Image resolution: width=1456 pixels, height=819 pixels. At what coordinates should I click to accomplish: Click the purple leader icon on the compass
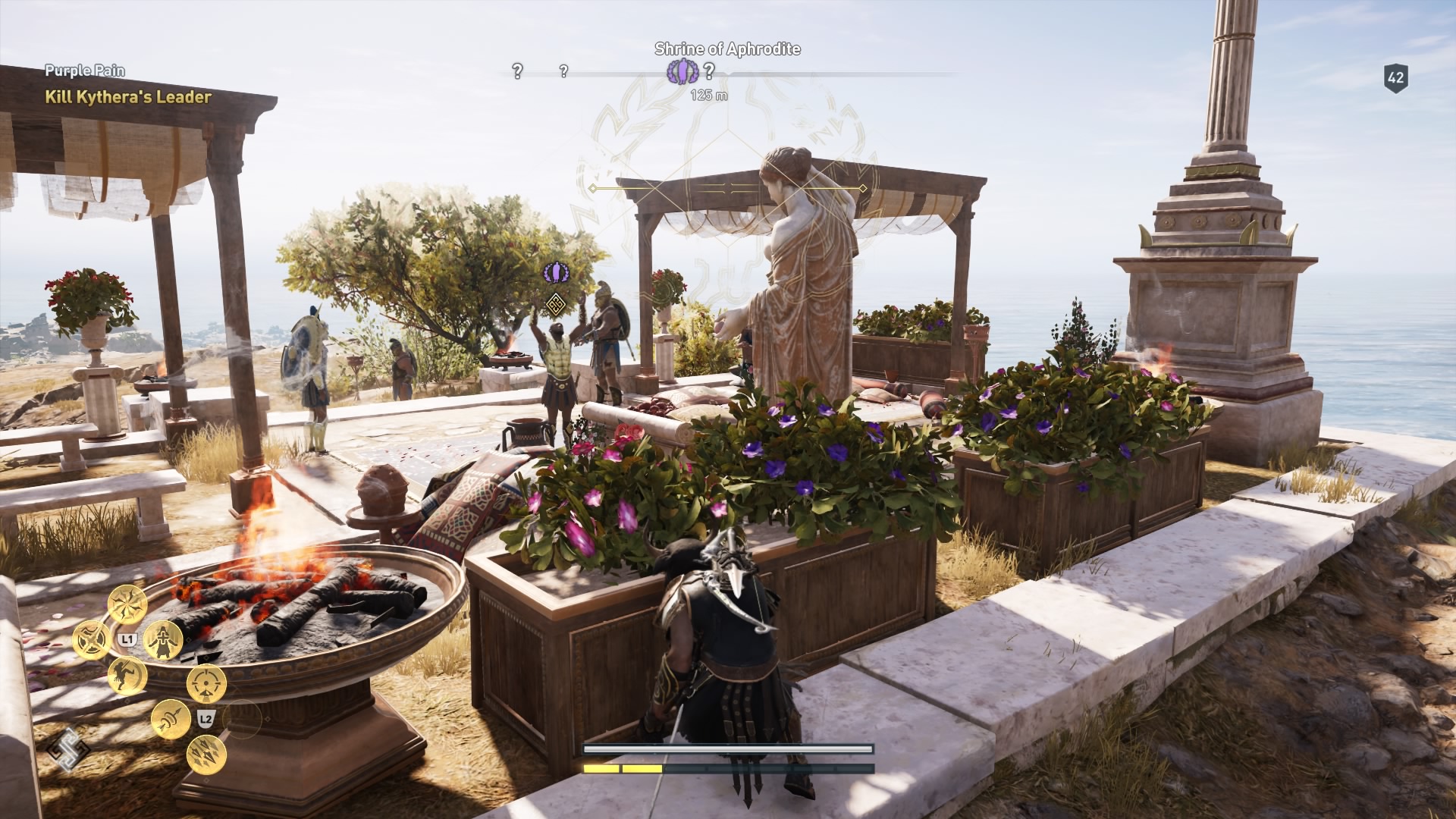tap(683, 73)
